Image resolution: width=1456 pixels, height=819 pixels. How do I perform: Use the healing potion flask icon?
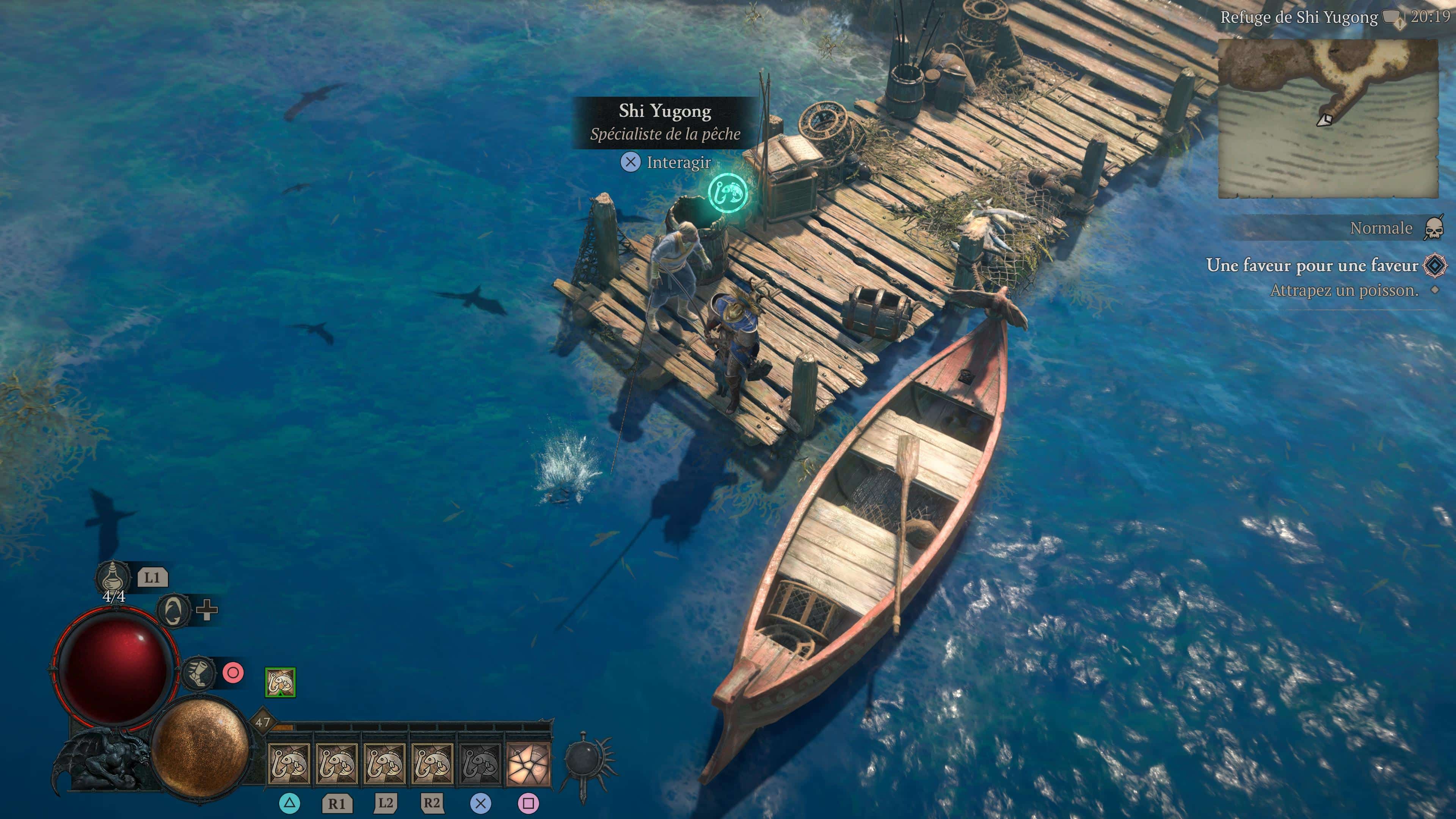pos(112,577)
